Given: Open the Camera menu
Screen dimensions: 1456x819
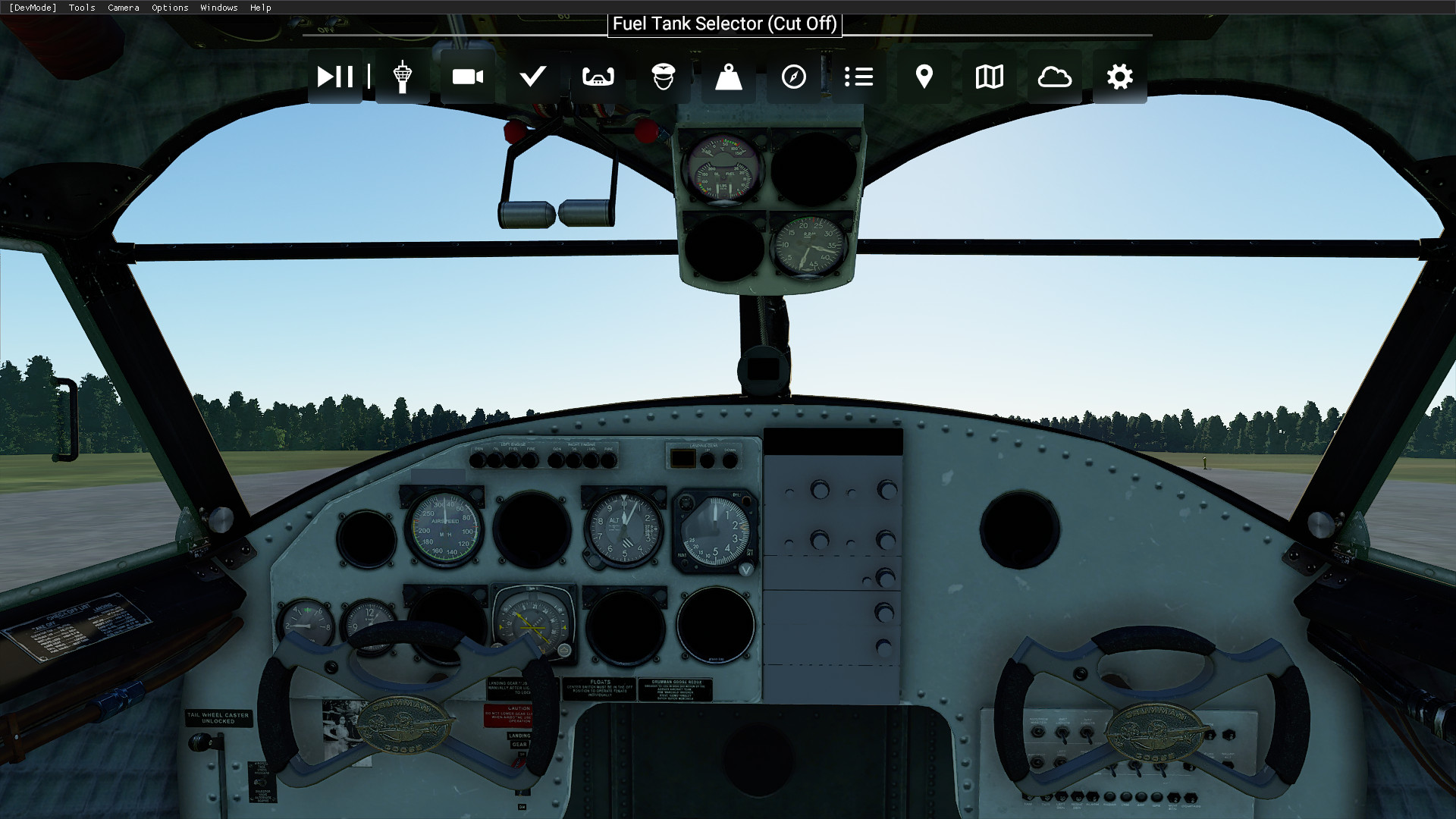Looking at the screenshot, I should coord(123,8).
